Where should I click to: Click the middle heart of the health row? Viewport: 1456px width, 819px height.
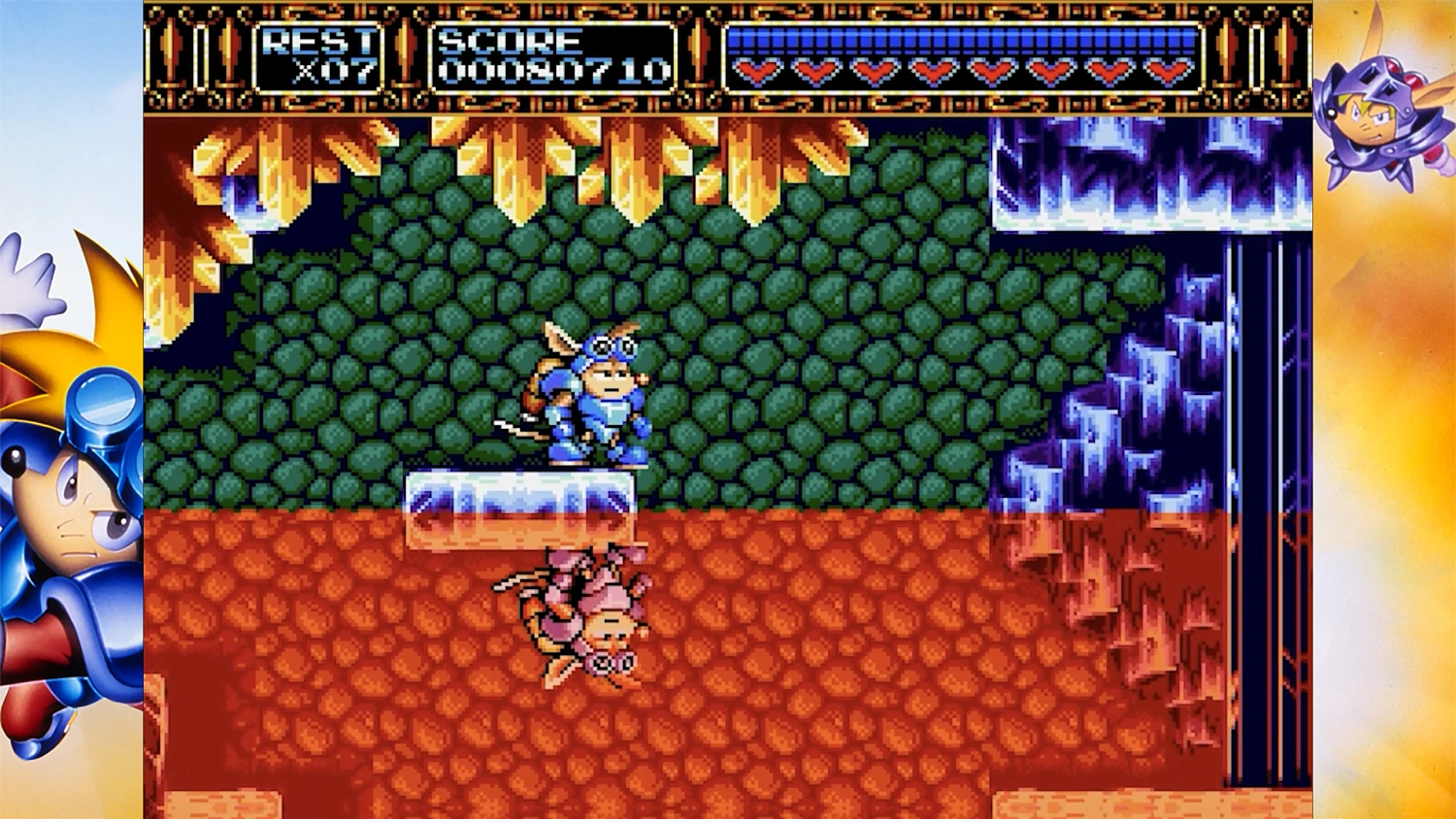(961, 70)
